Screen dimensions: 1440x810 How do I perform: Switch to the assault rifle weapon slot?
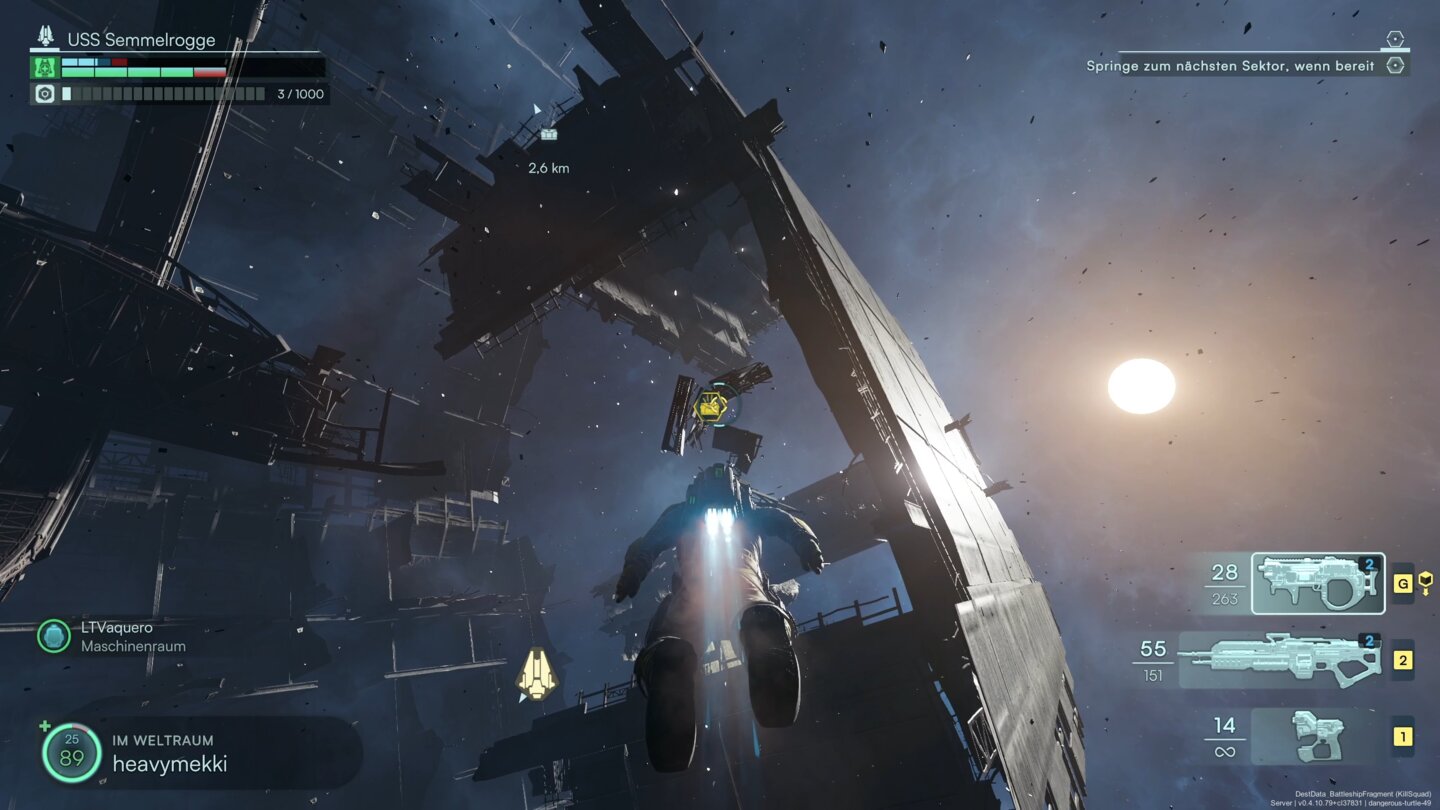point(1282,660)
